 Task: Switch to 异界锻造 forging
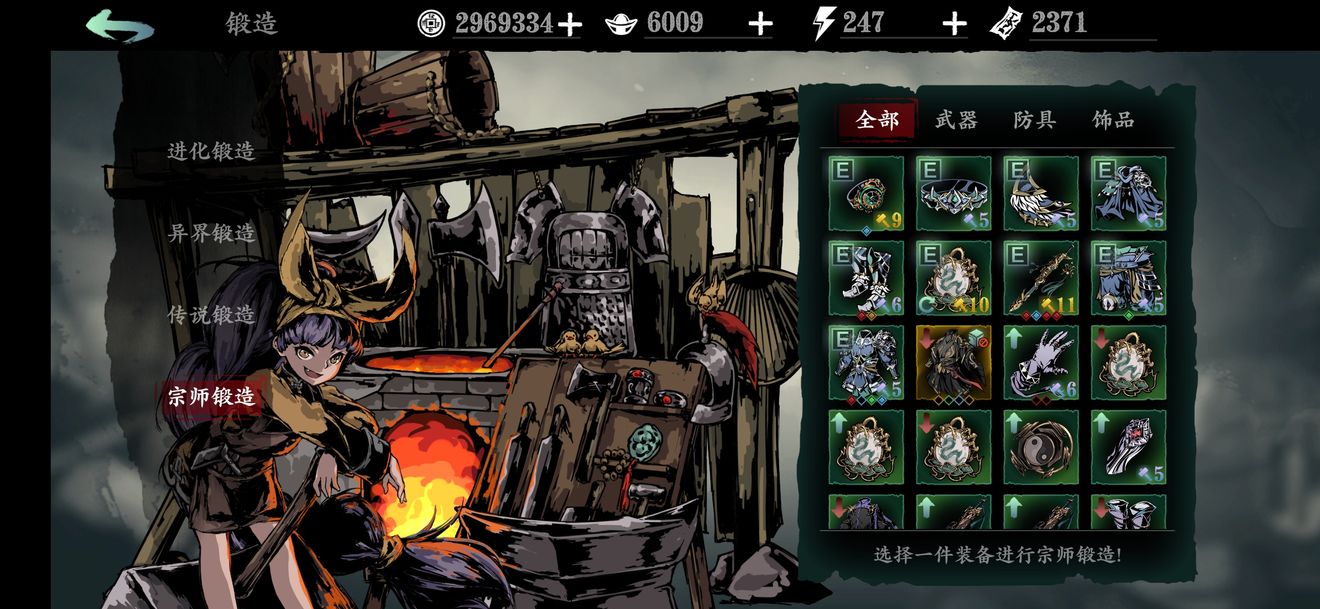pyautogui.click(x=211, y=233)
